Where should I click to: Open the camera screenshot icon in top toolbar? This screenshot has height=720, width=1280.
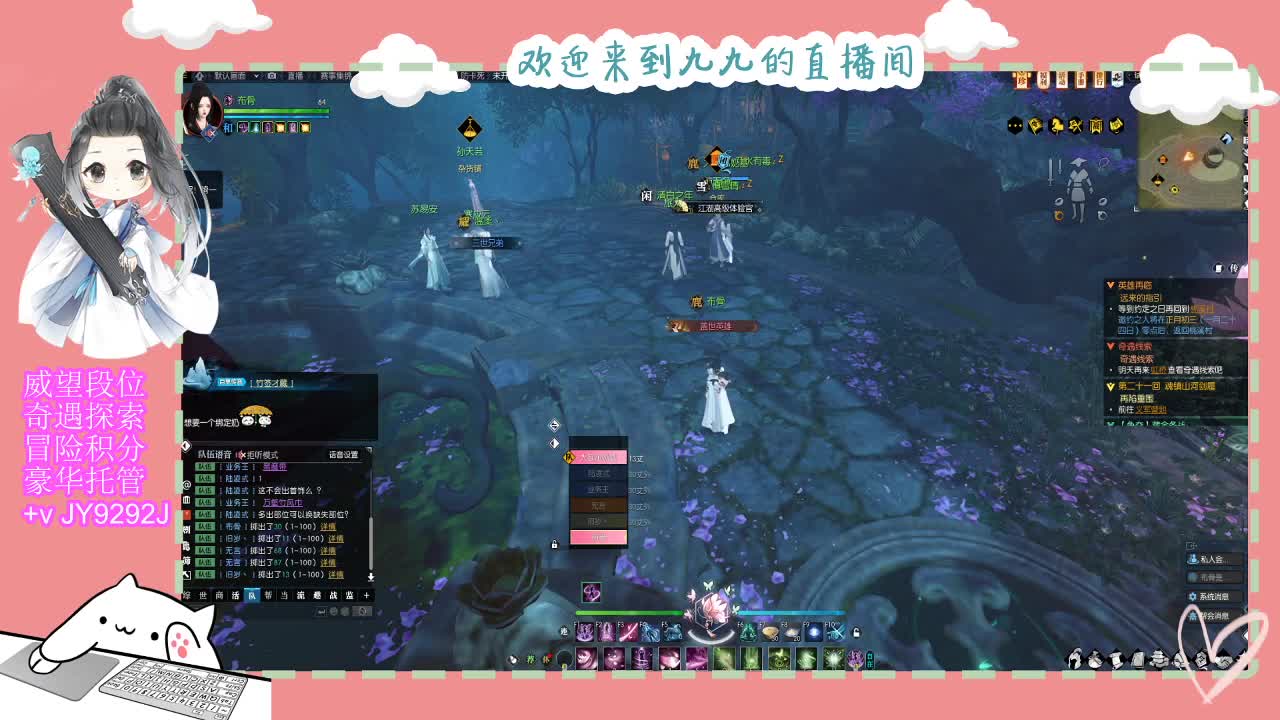point(271,76)
